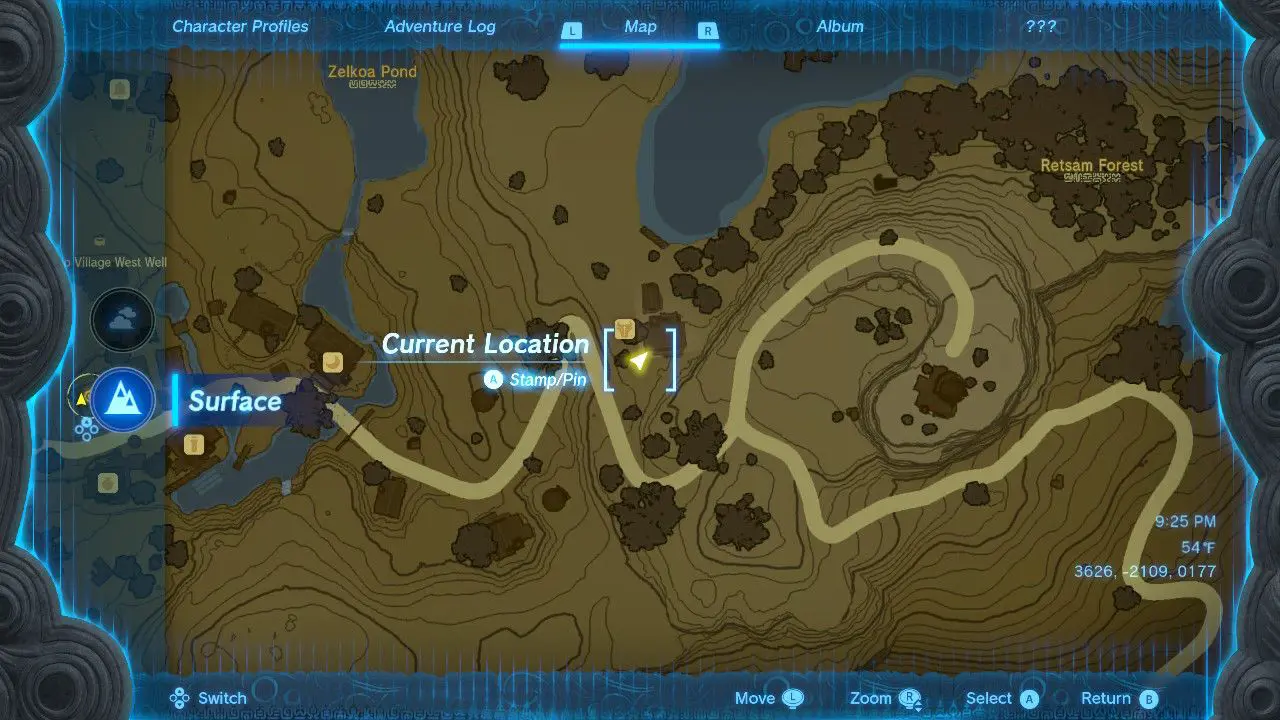Open the Retsam Forest location label

click(1090, 164)
